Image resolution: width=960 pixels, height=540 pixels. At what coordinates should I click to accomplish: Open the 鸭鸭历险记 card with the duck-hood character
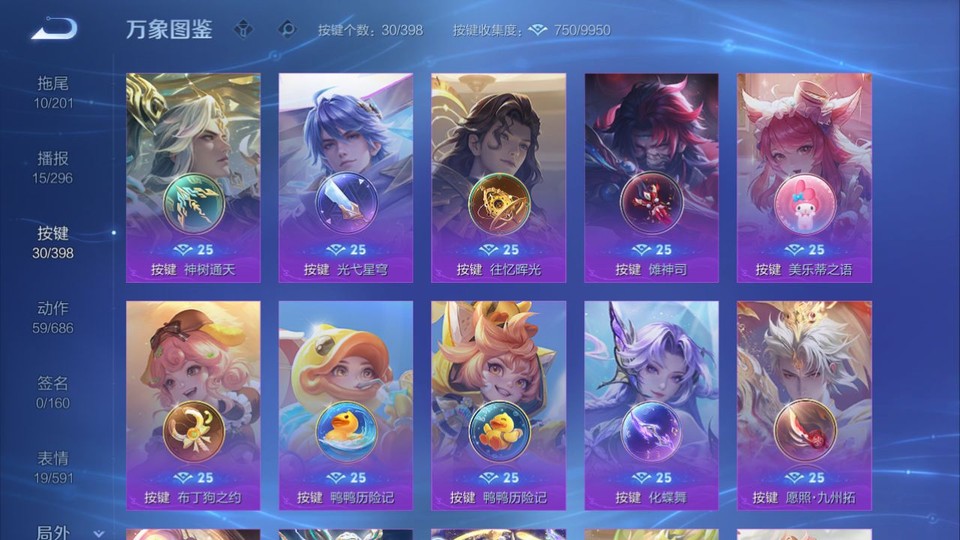click(x=346, y=406)
